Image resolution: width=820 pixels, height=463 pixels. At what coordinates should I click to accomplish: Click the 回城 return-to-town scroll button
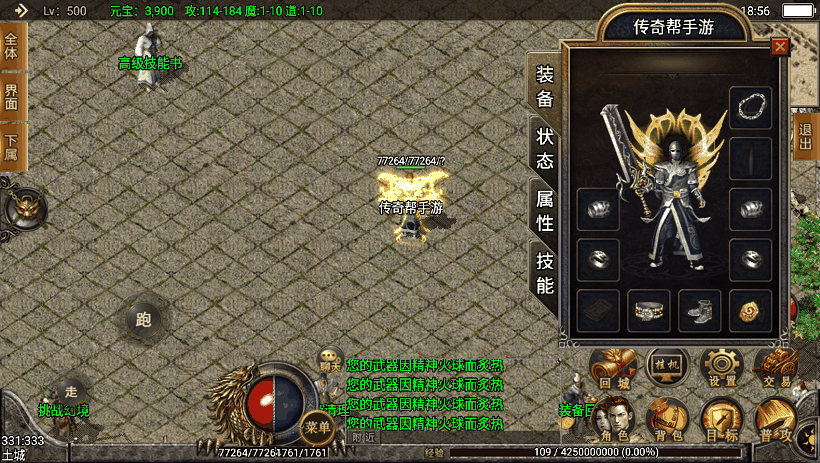613,368
